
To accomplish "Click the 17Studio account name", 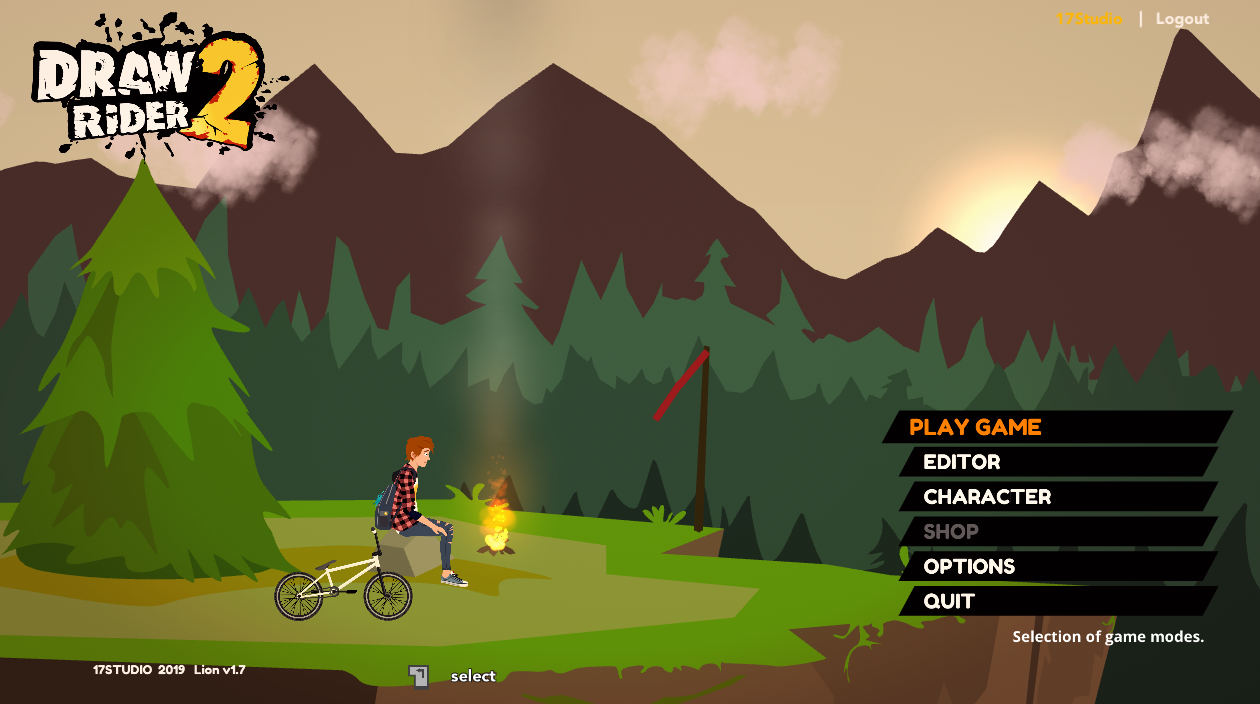I will coord(1089,19).
